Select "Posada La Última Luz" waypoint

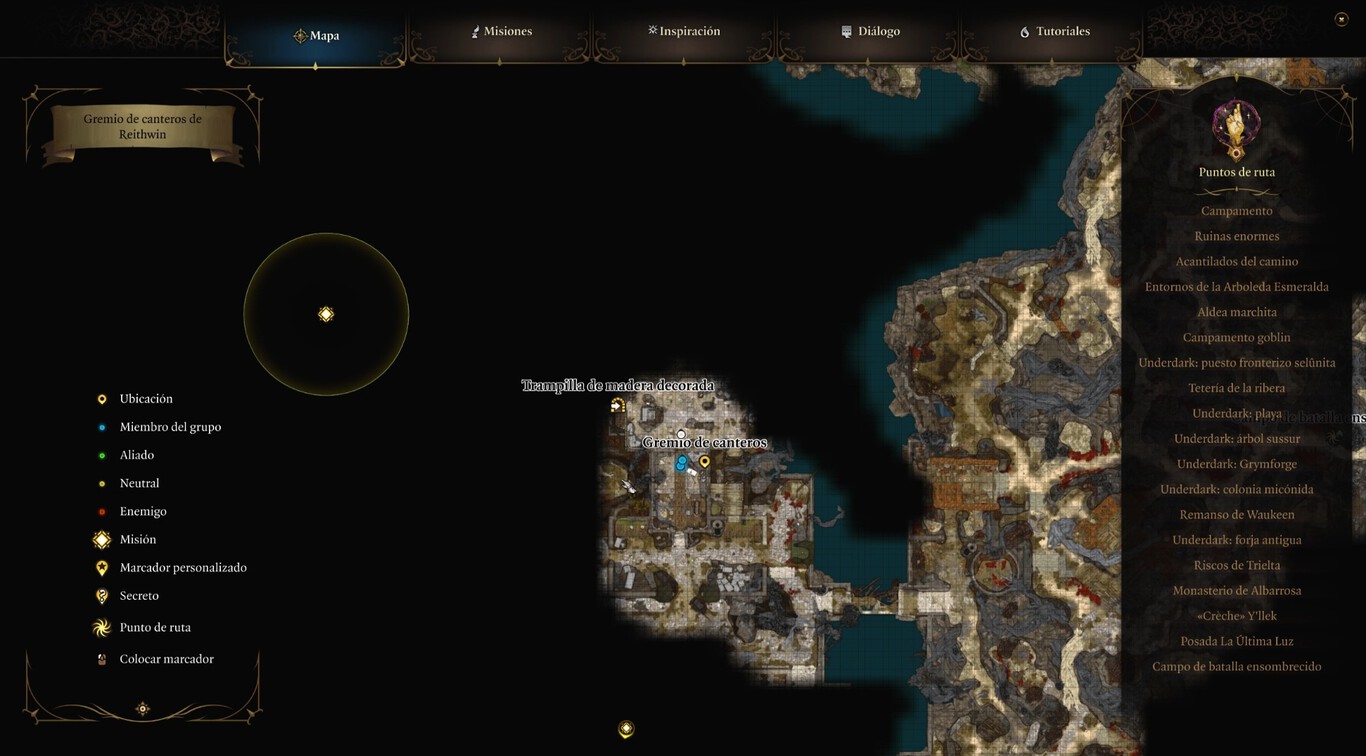1236,641
